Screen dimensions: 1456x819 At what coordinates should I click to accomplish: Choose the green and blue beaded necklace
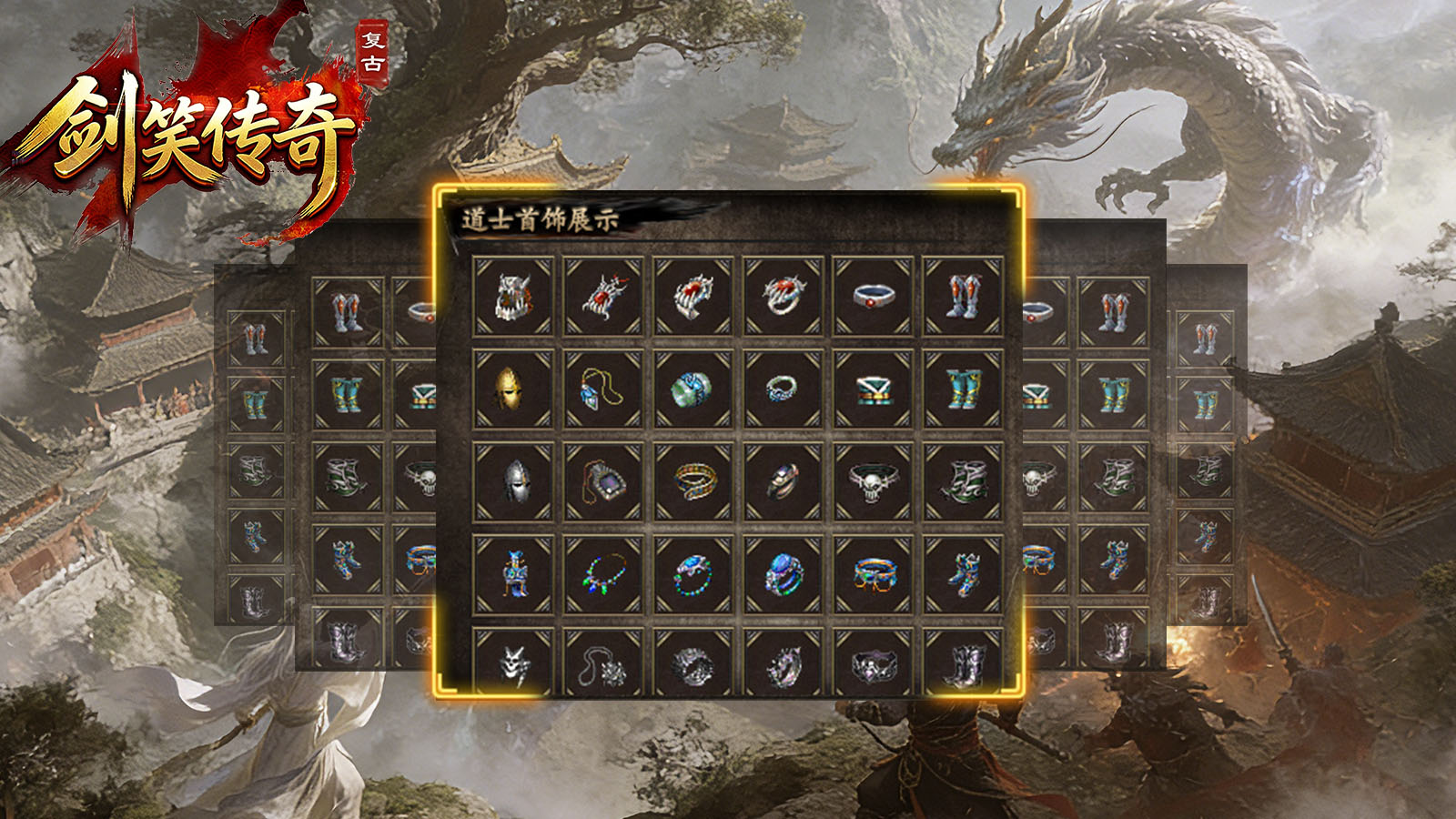(x=602, y=575)
